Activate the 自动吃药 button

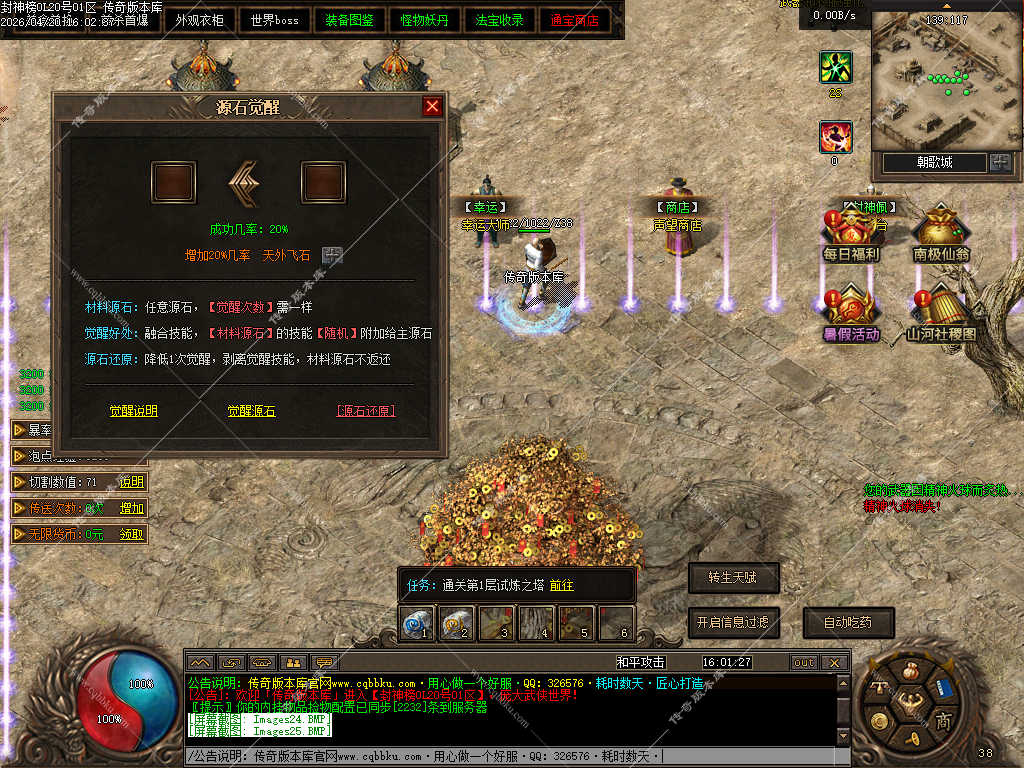pyautogui.click(x=847, y=622)
